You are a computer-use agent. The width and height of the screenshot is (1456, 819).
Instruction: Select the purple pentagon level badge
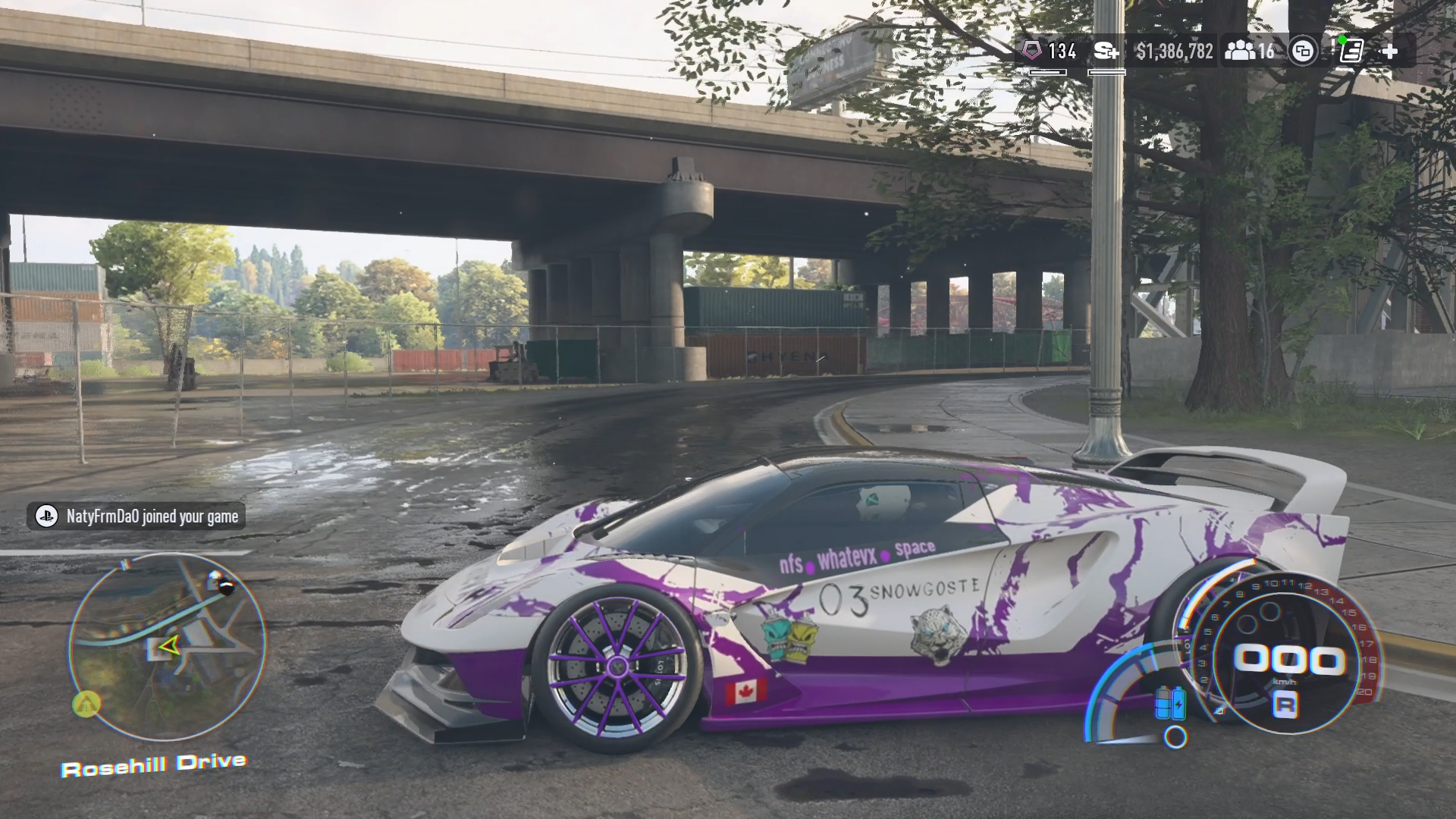tap(1032, 51)
